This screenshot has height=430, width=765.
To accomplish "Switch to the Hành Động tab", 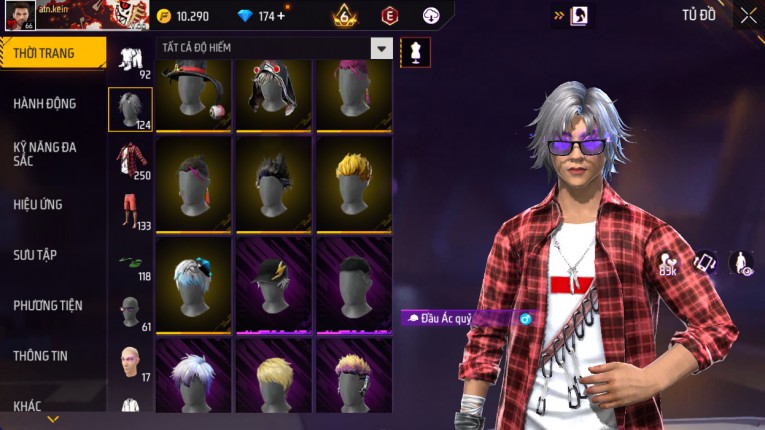I will point(45,103).
